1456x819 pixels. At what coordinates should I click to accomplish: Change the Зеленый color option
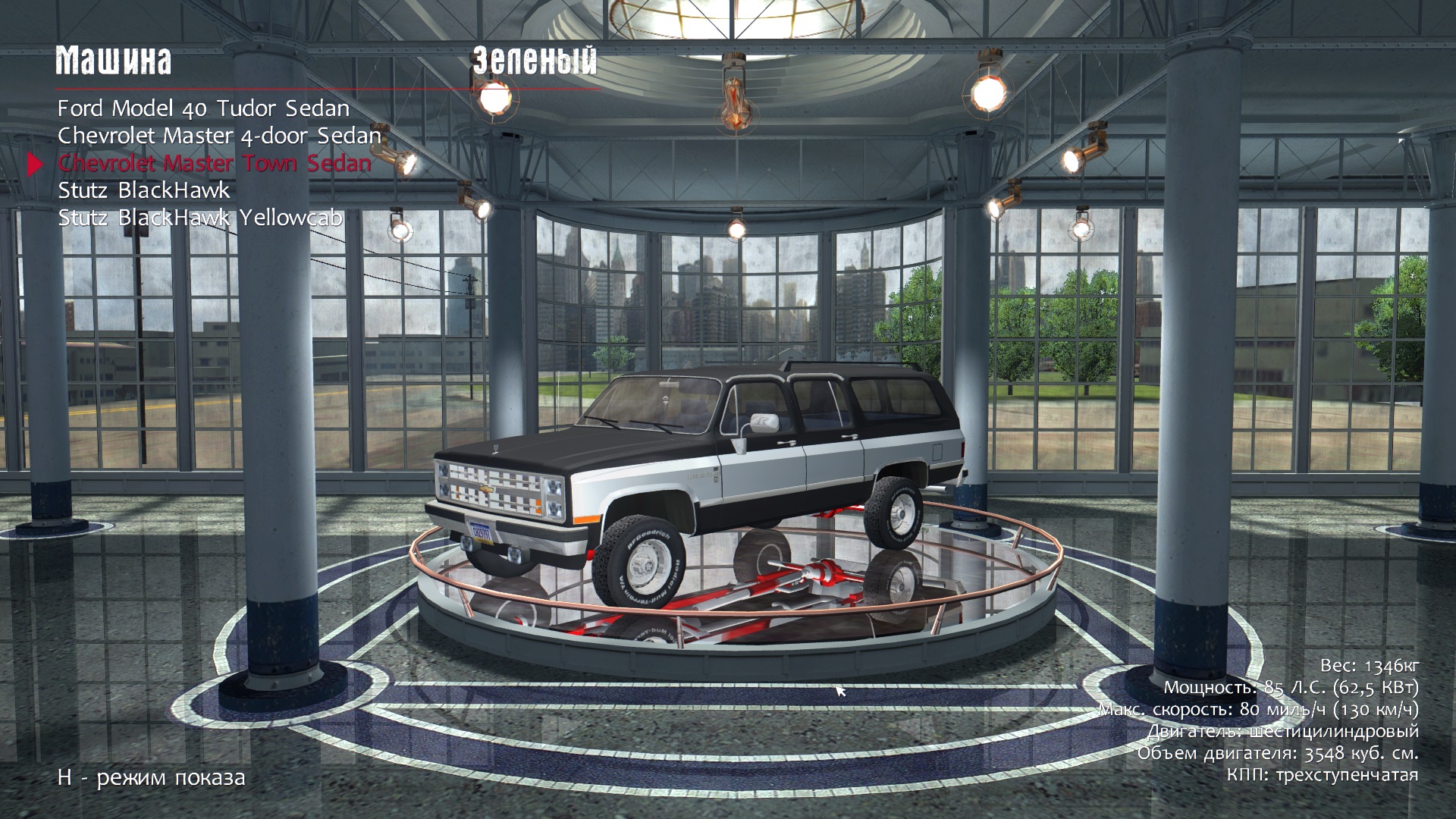point(535,61)
